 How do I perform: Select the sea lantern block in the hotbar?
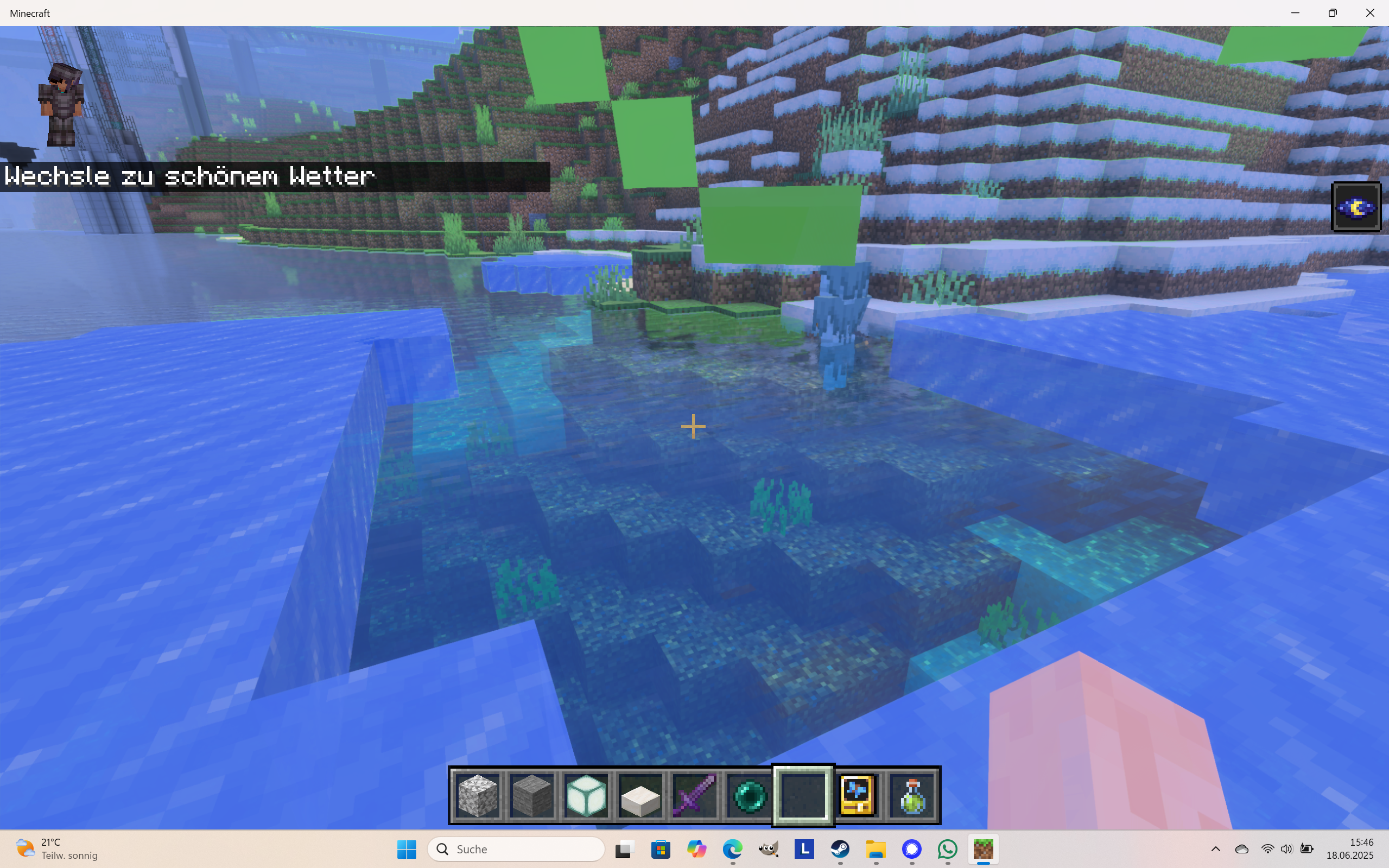coord(586,796)
